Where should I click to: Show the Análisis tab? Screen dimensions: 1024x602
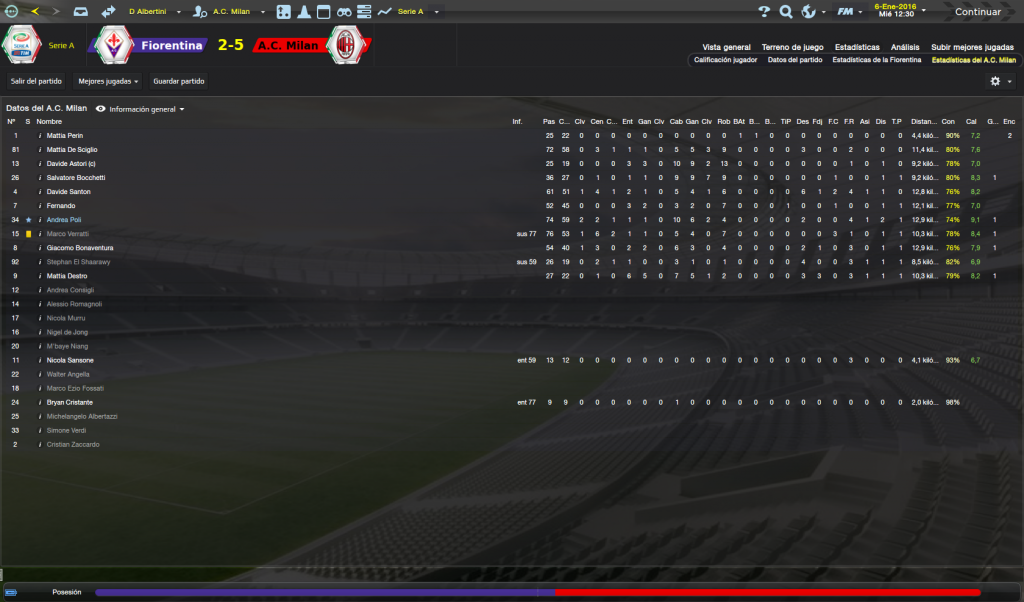pyautogui.click(x=905, y=47)
